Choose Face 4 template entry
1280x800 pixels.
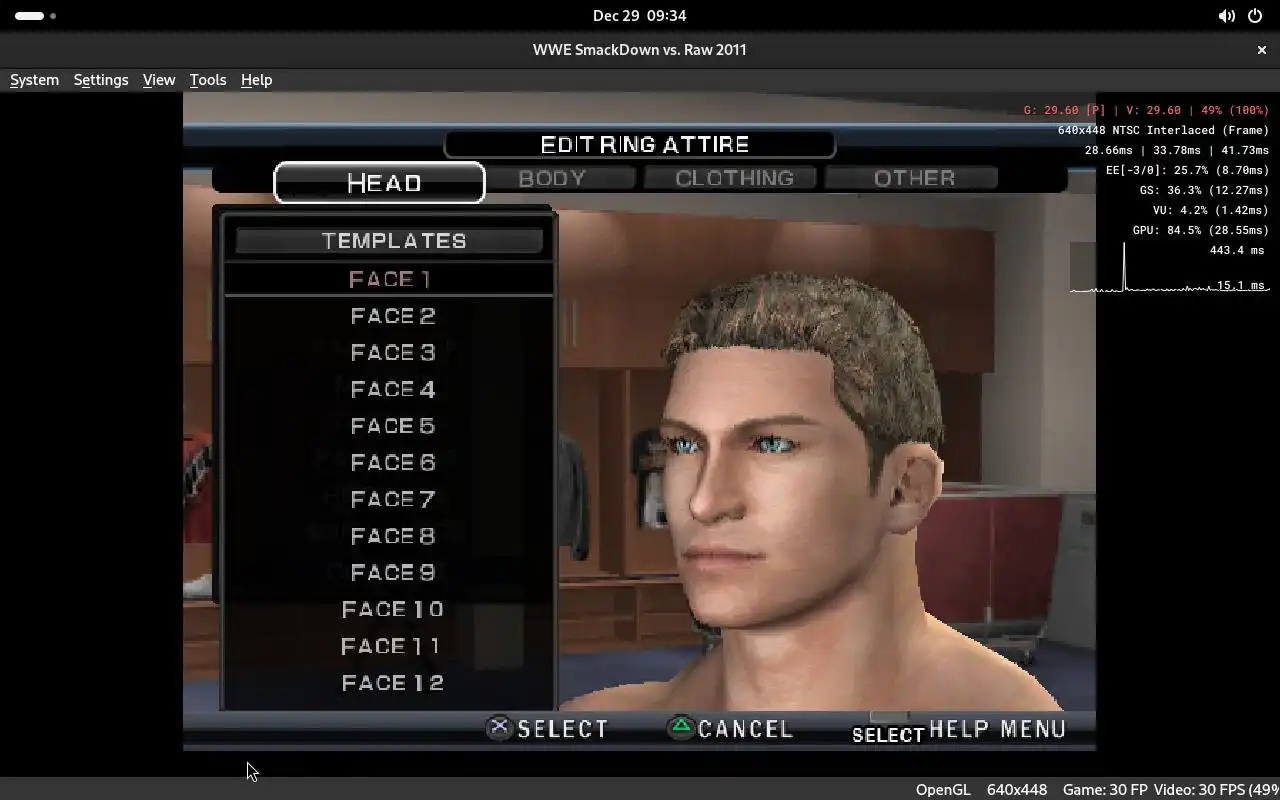pyautogui.click(x=392, y=390)
